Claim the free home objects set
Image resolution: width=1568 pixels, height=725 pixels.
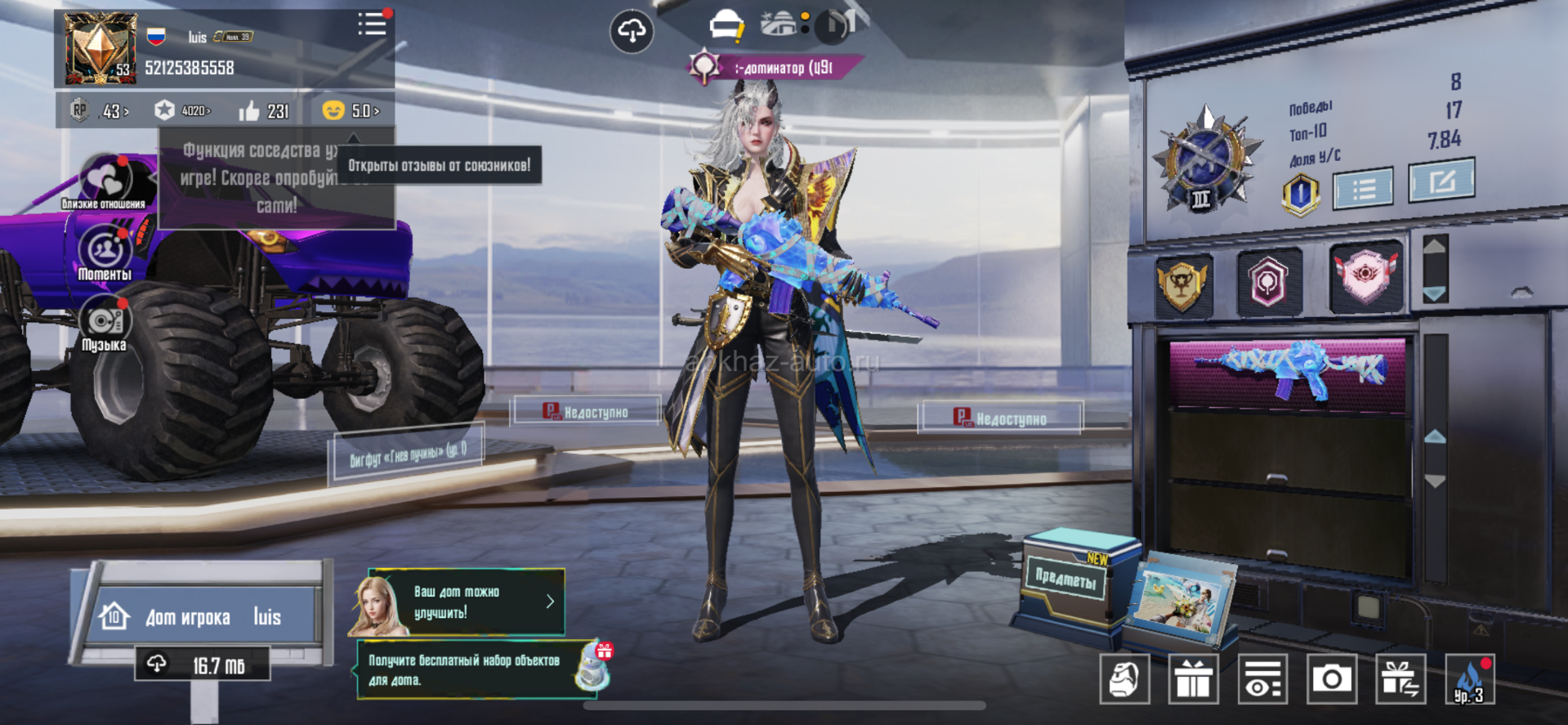click(x=482, y=669)
